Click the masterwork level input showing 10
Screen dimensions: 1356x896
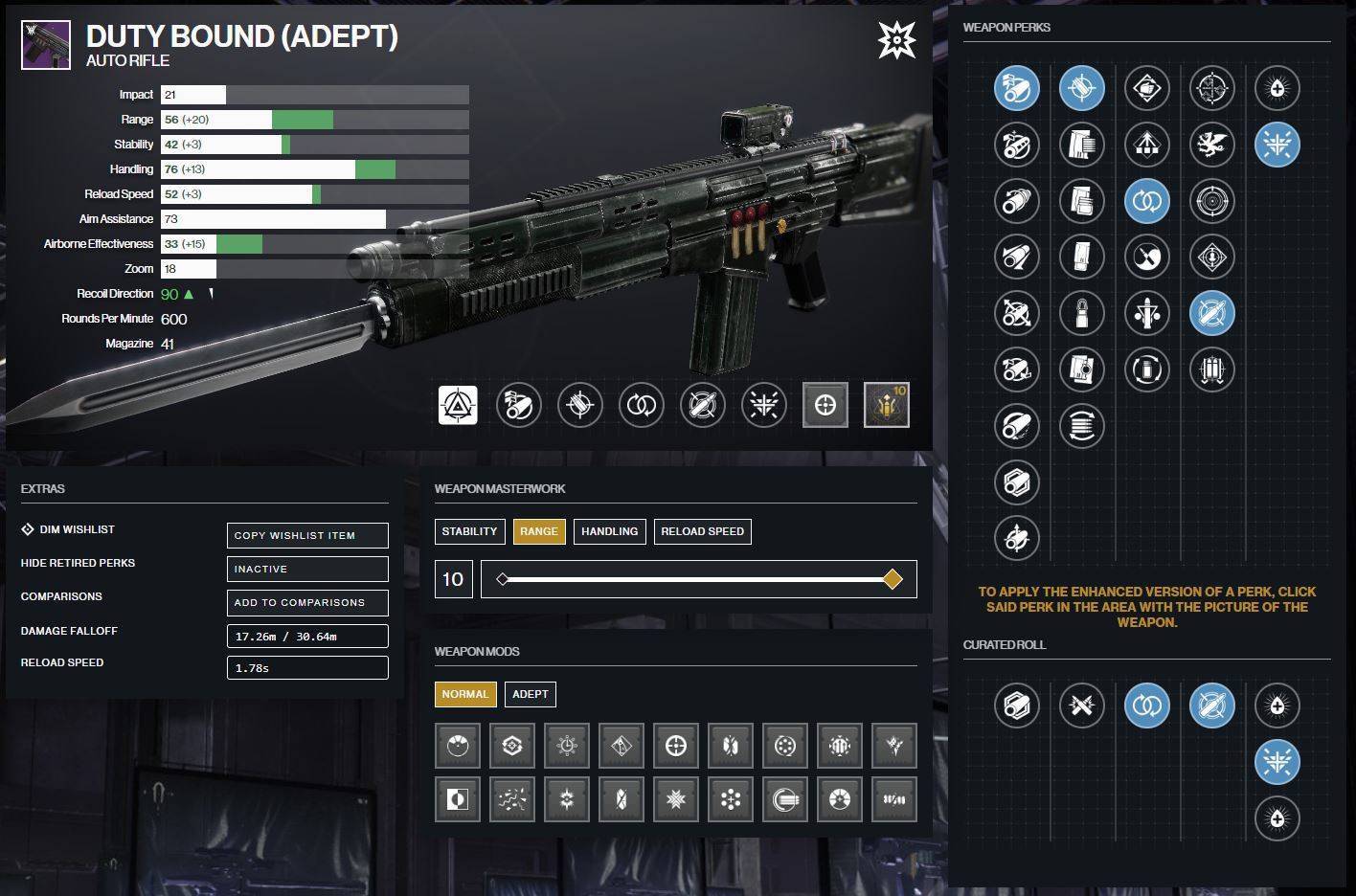tap(453, 579)
